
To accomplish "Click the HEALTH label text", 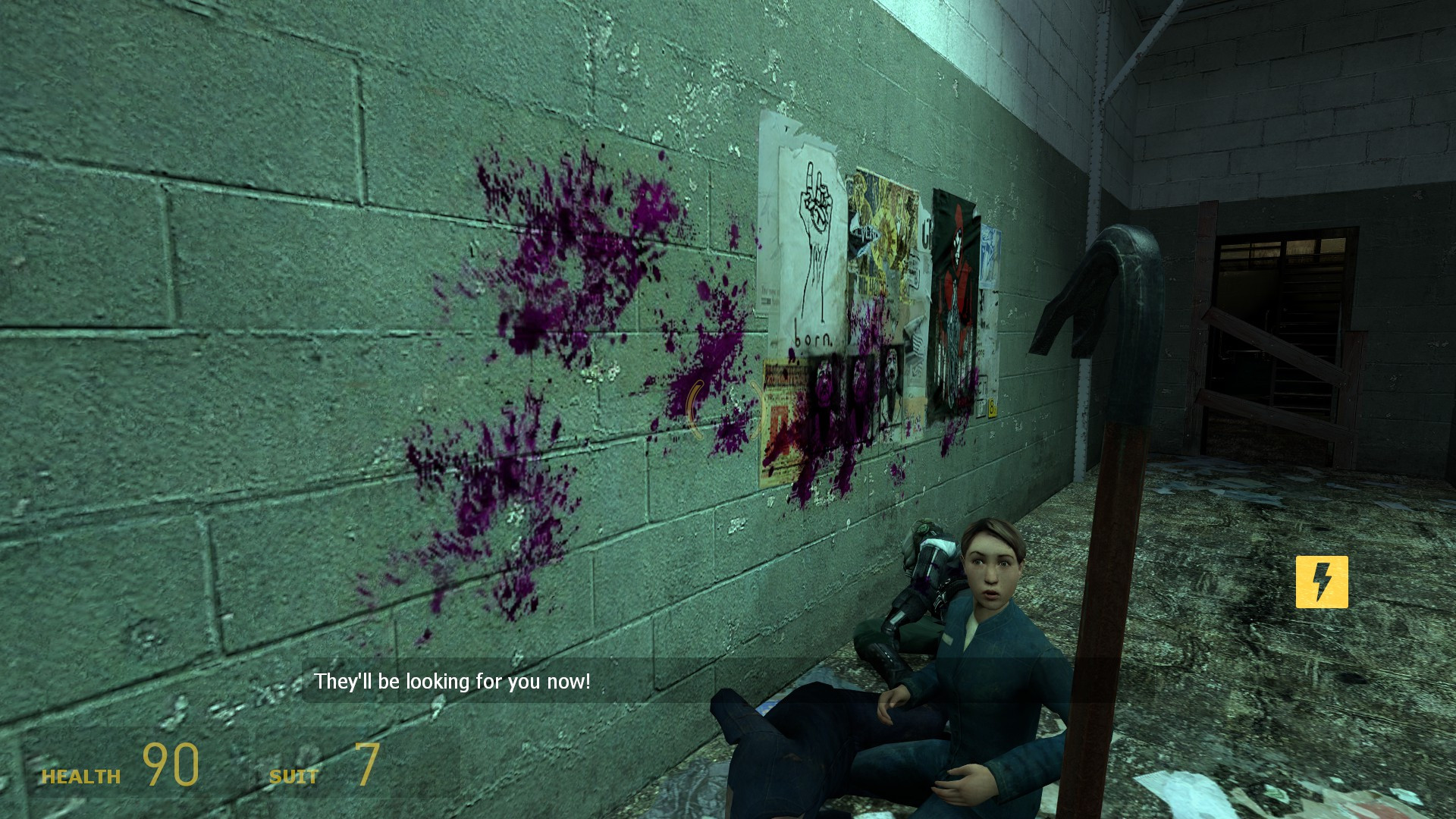I will [x=82, y=777].
